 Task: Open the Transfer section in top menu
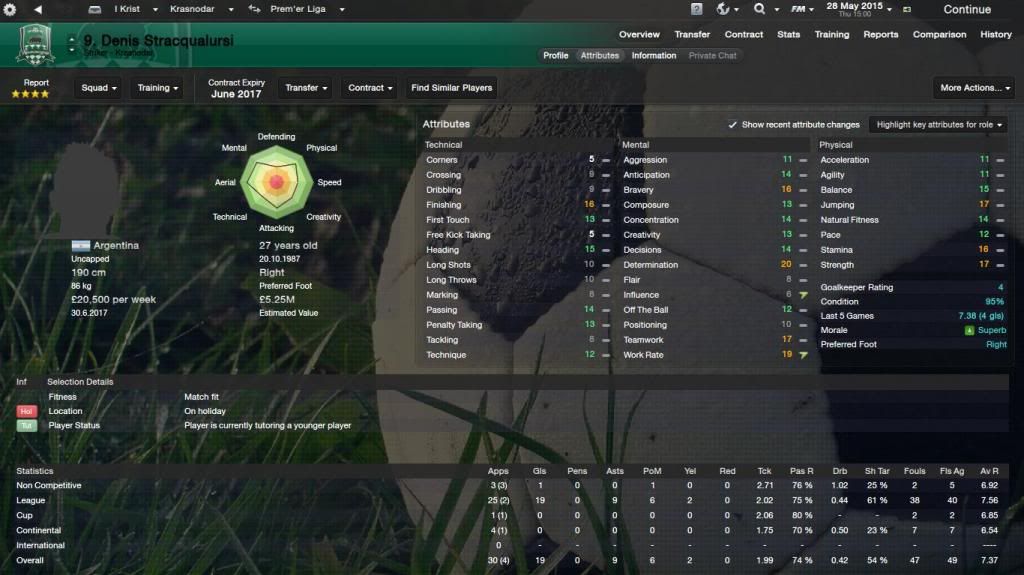point(692,34)
